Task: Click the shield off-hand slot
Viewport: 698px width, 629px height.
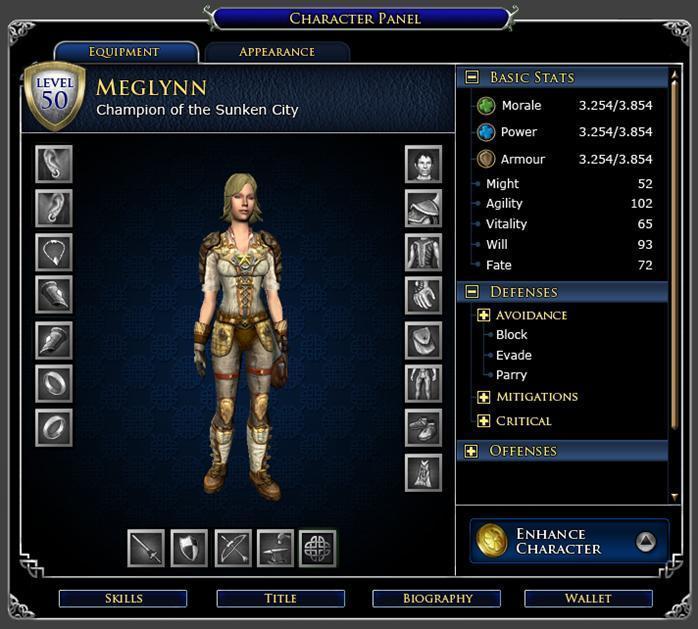Action: 189,548
